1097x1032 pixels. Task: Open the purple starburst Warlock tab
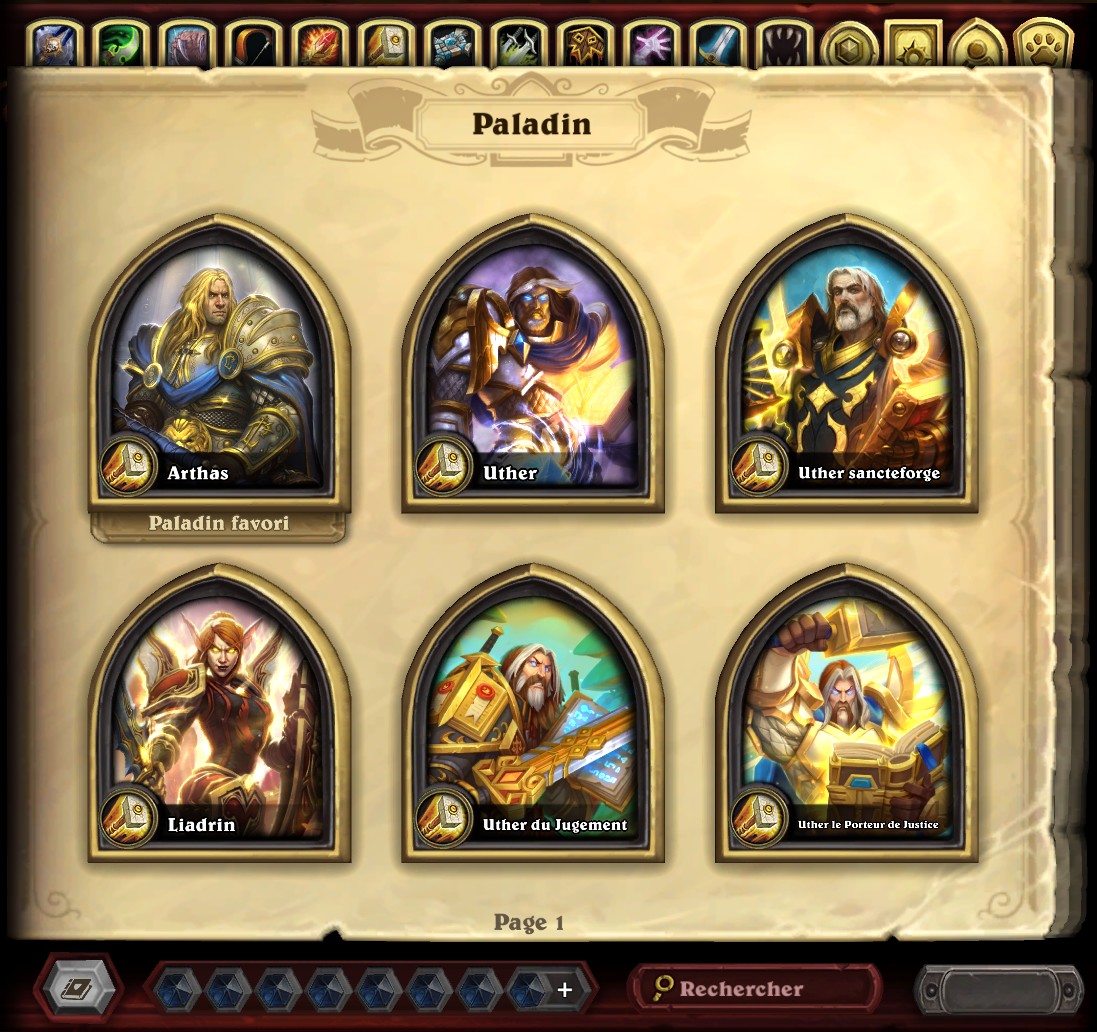click(649, 45)
